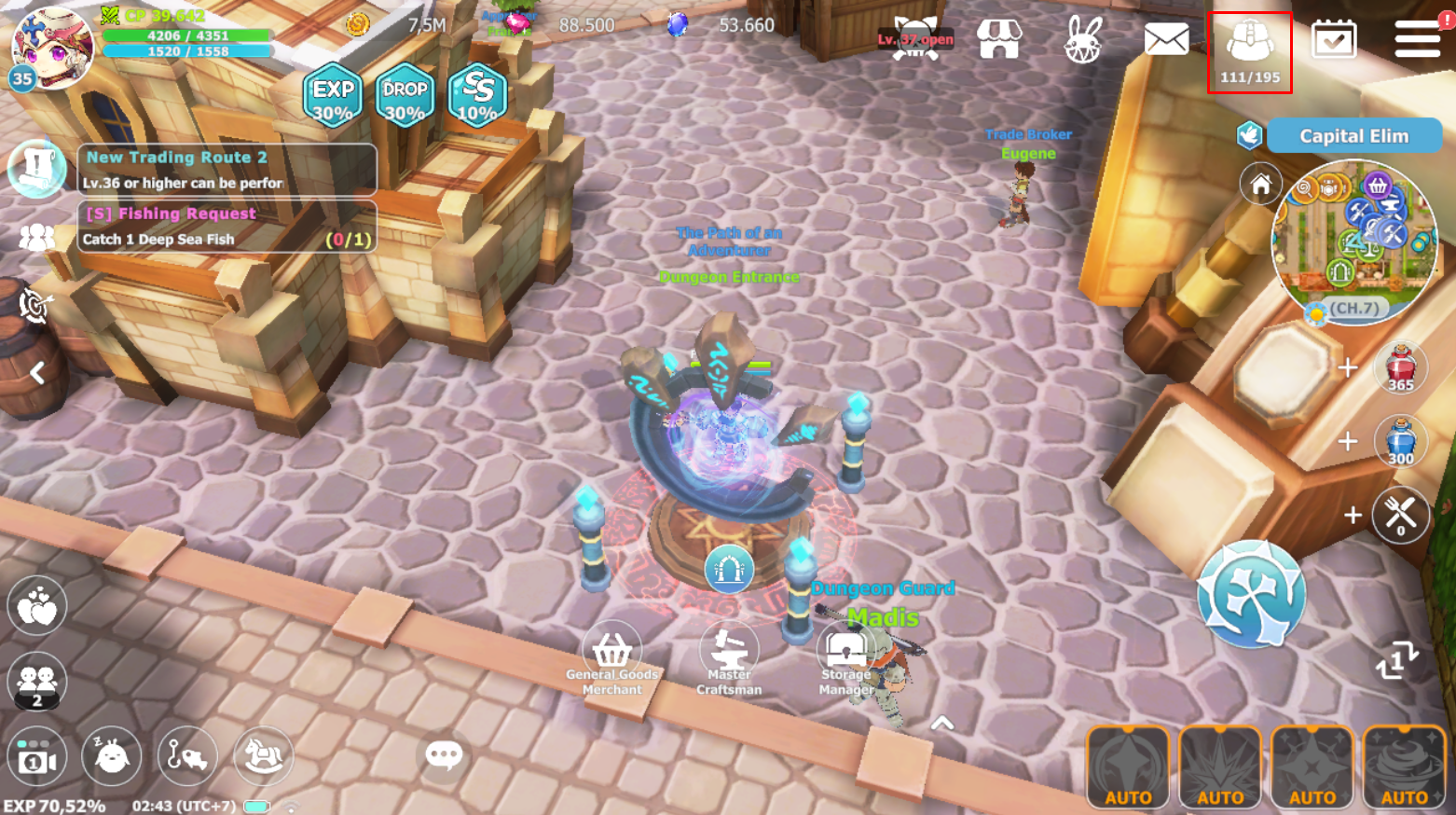Screen dimensions: 1456x815
Task: Activate the main axe attack button
Action: [1251, 594]
